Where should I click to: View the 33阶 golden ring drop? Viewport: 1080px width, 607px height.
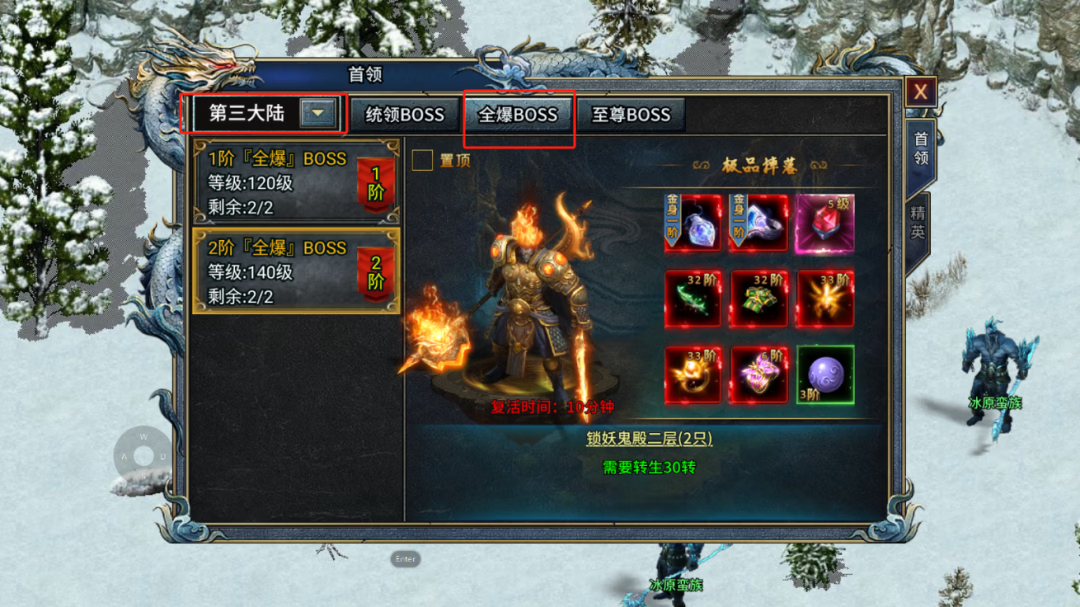click(693, 374)
